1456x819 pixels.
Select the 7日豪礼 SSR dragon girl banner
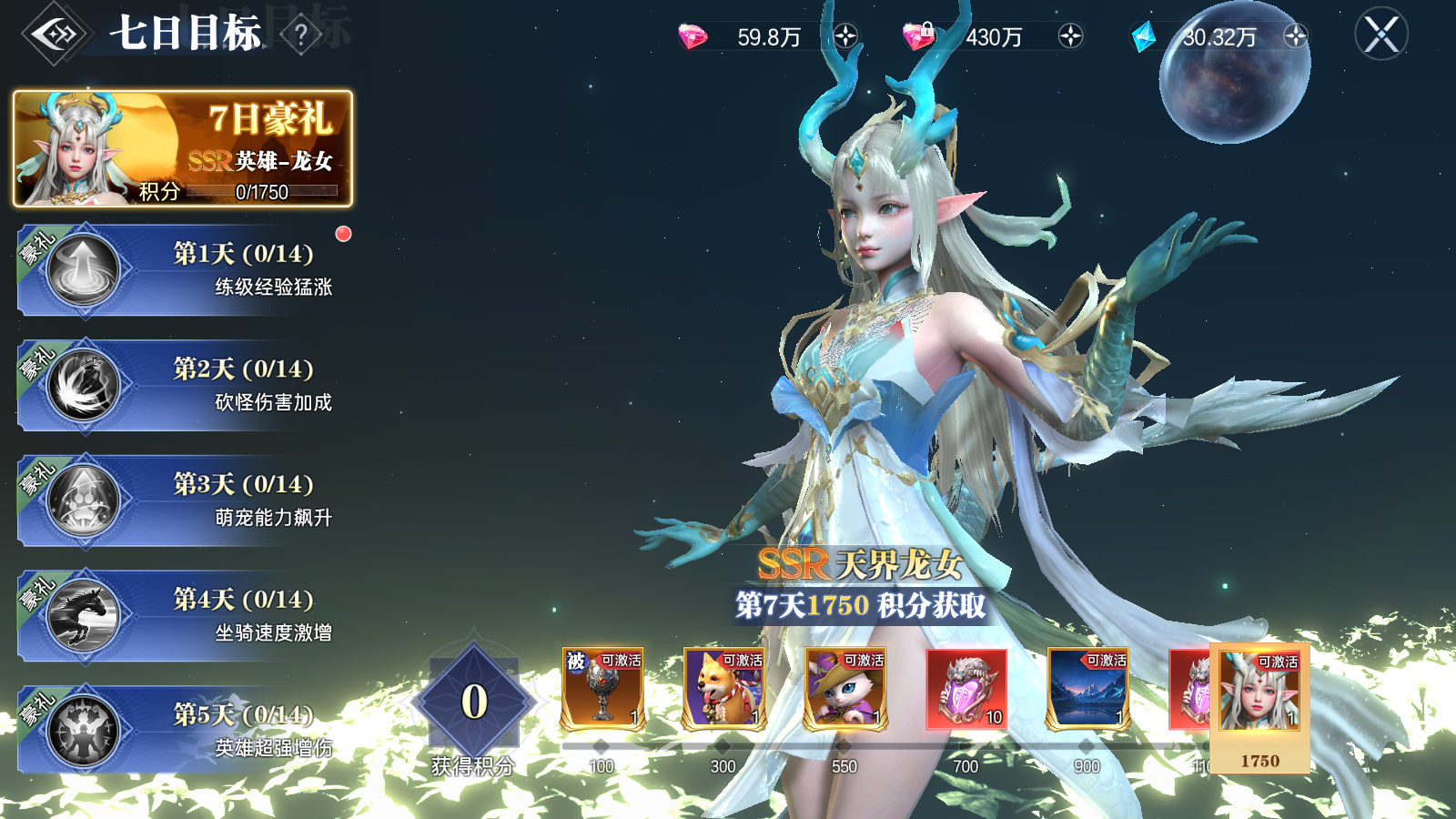click(x=183, y=148)
